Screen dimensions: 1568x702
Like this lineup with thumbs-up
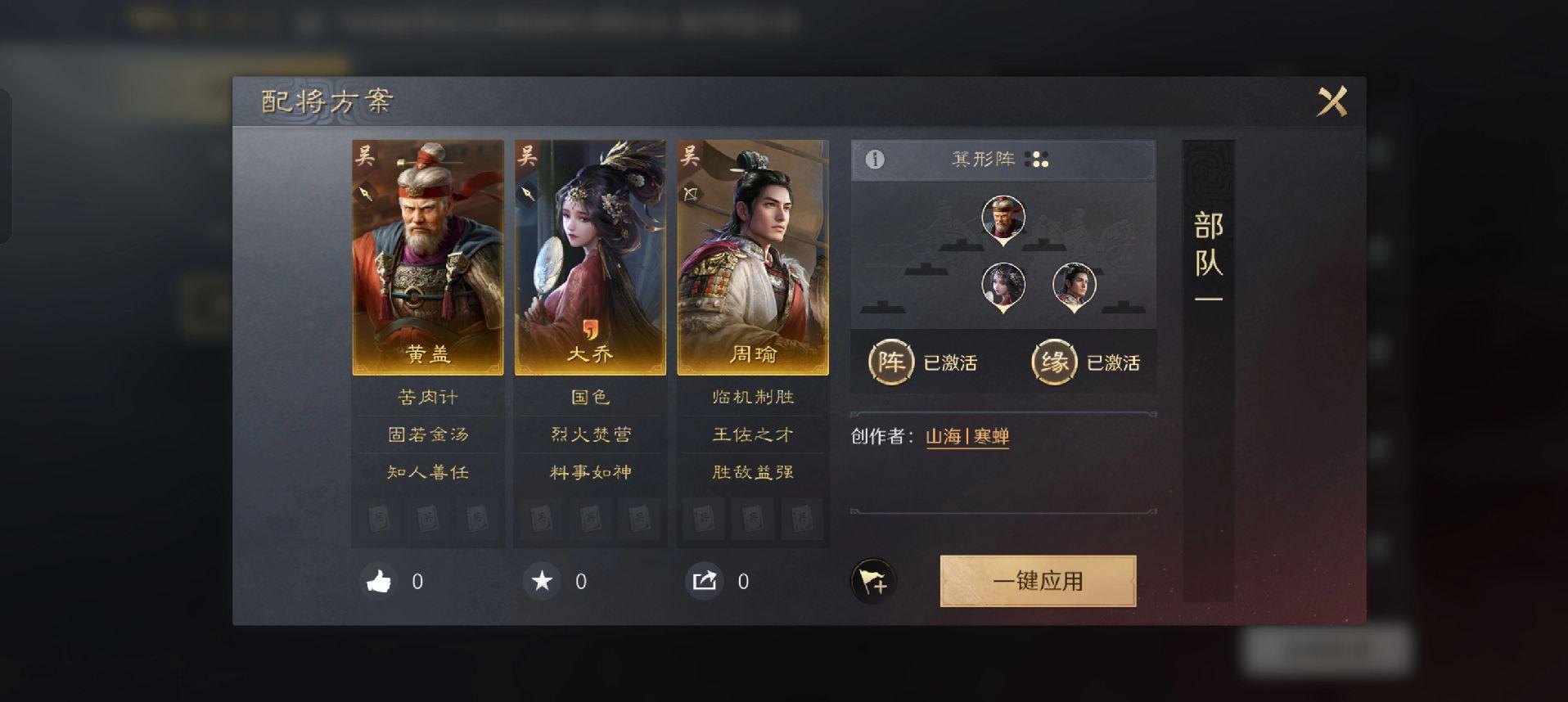[x=378, y=582]
